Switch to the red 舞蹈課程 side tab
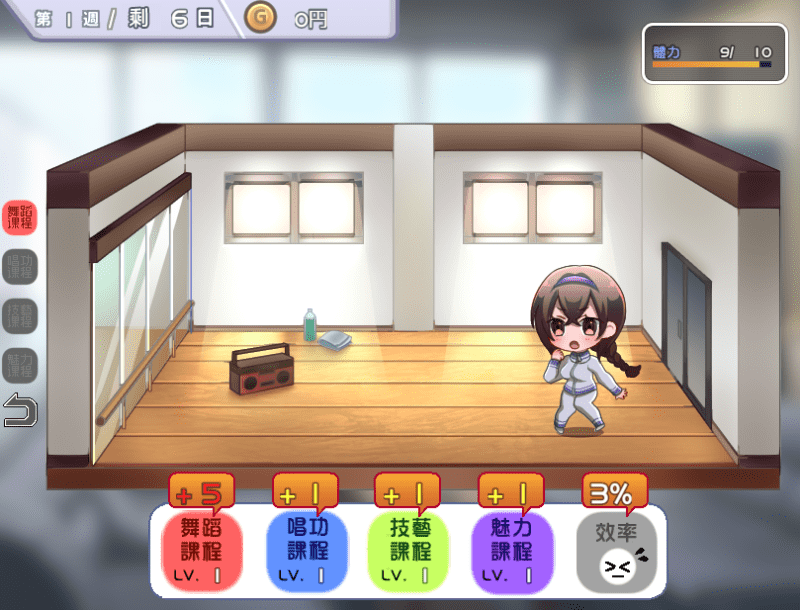800x610 pixels. click(x=20, y=217)
